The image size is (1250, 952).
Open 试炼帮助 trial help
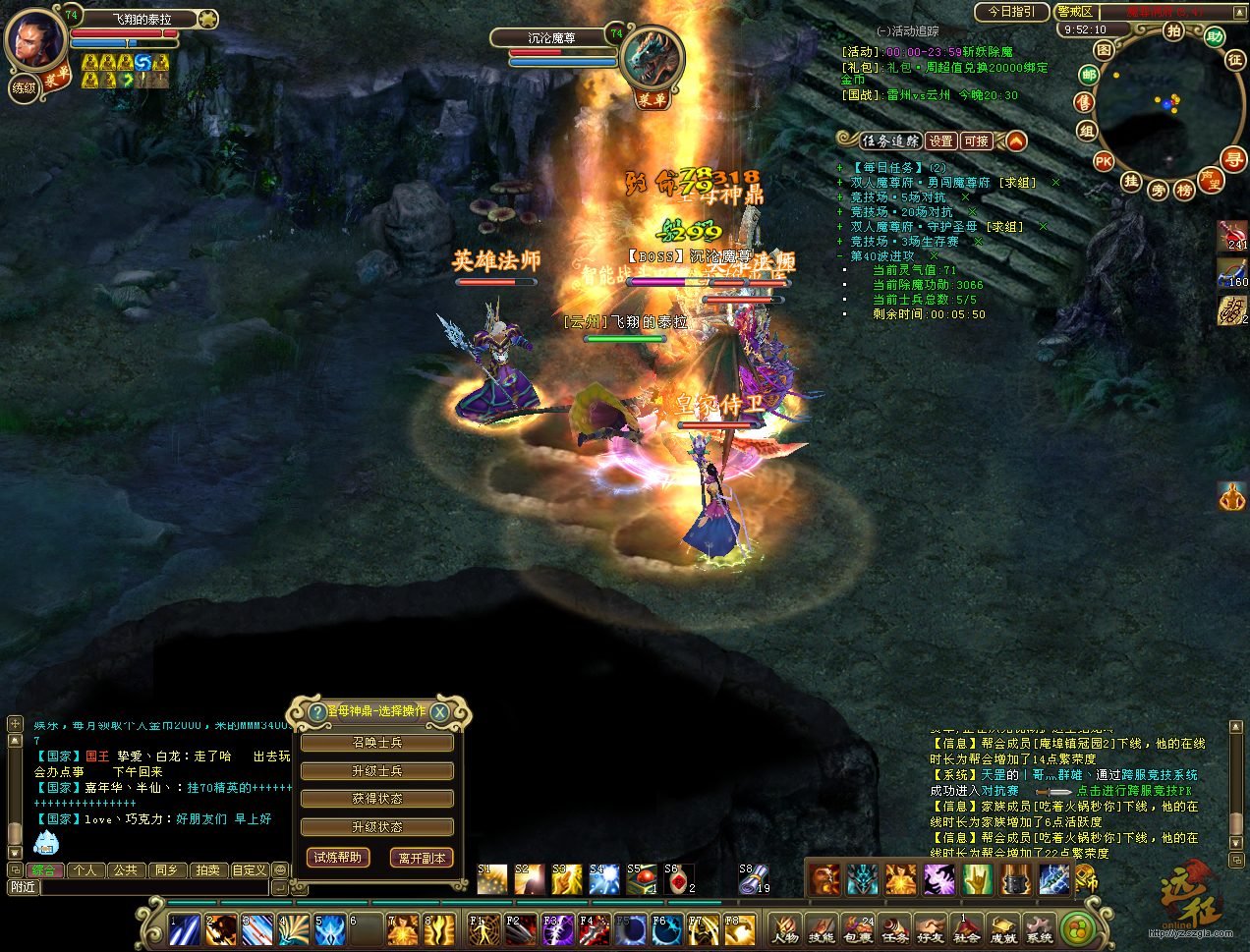click(x=337, y=858)
